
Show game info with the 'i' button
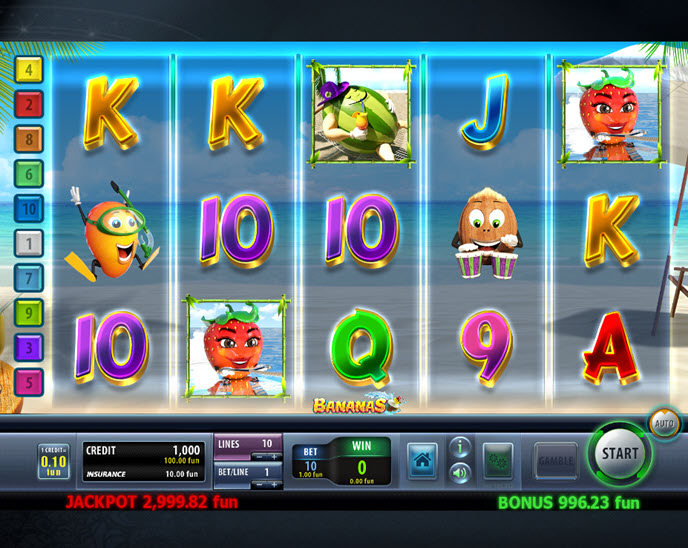[x=460, y=446]
